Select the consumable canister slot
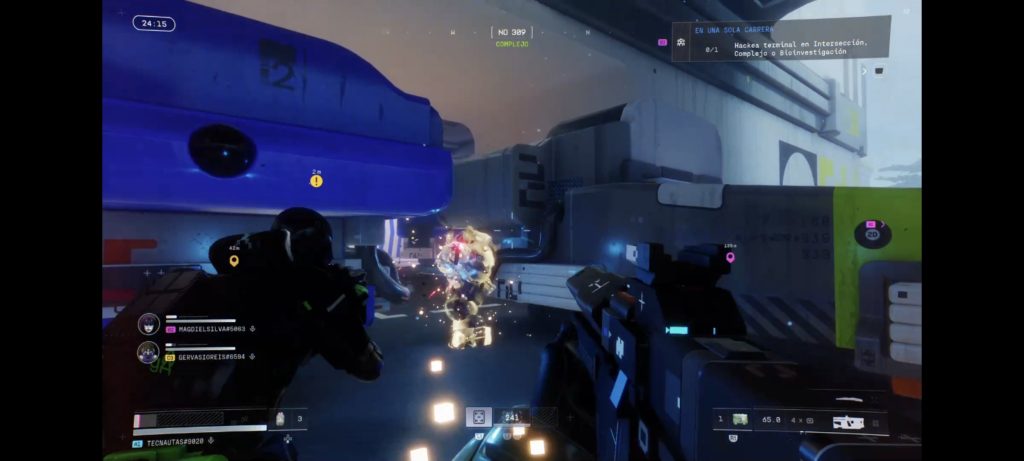 pos(280,418)
